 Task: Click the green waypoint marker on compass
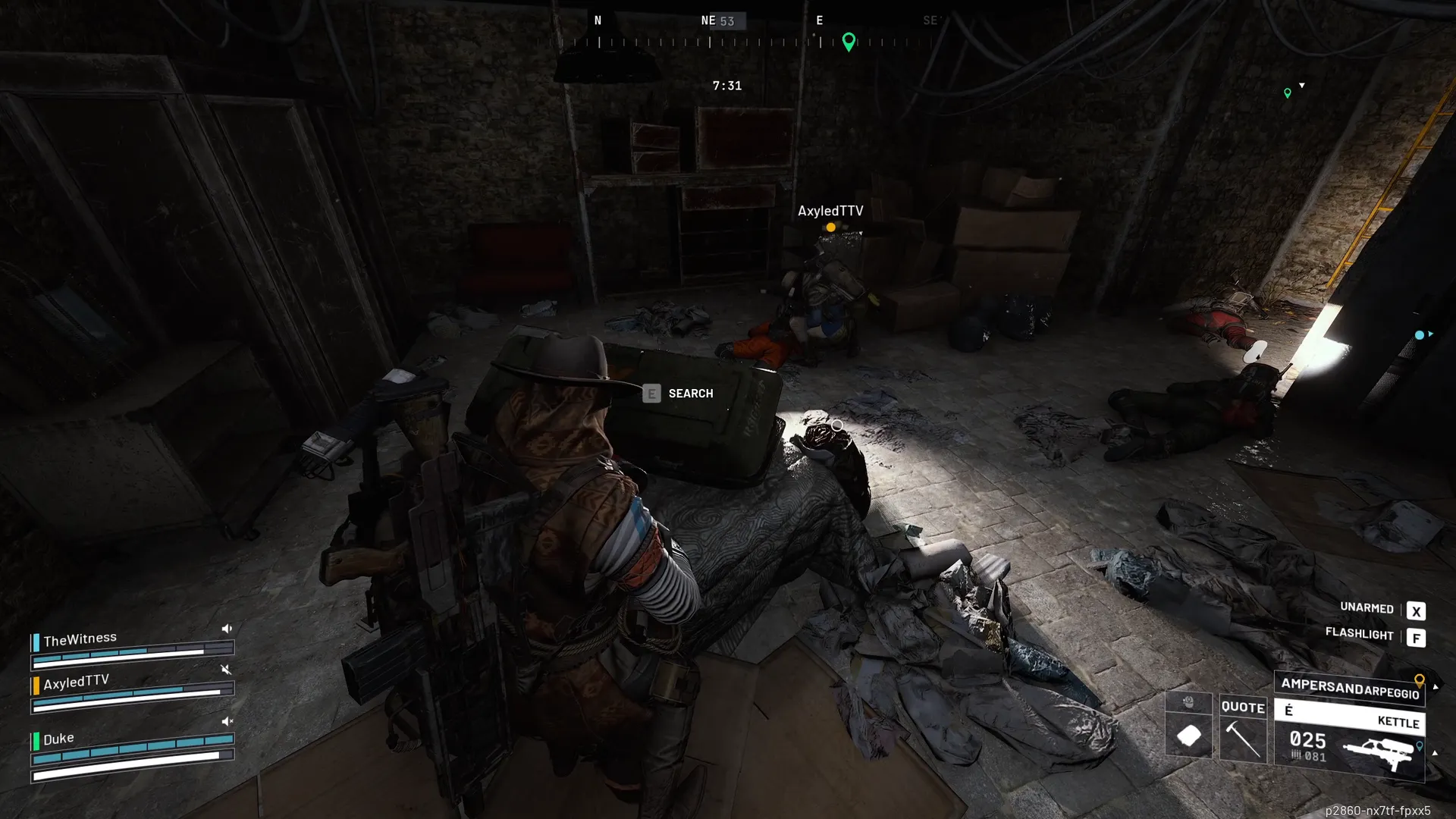coord(849,41)
